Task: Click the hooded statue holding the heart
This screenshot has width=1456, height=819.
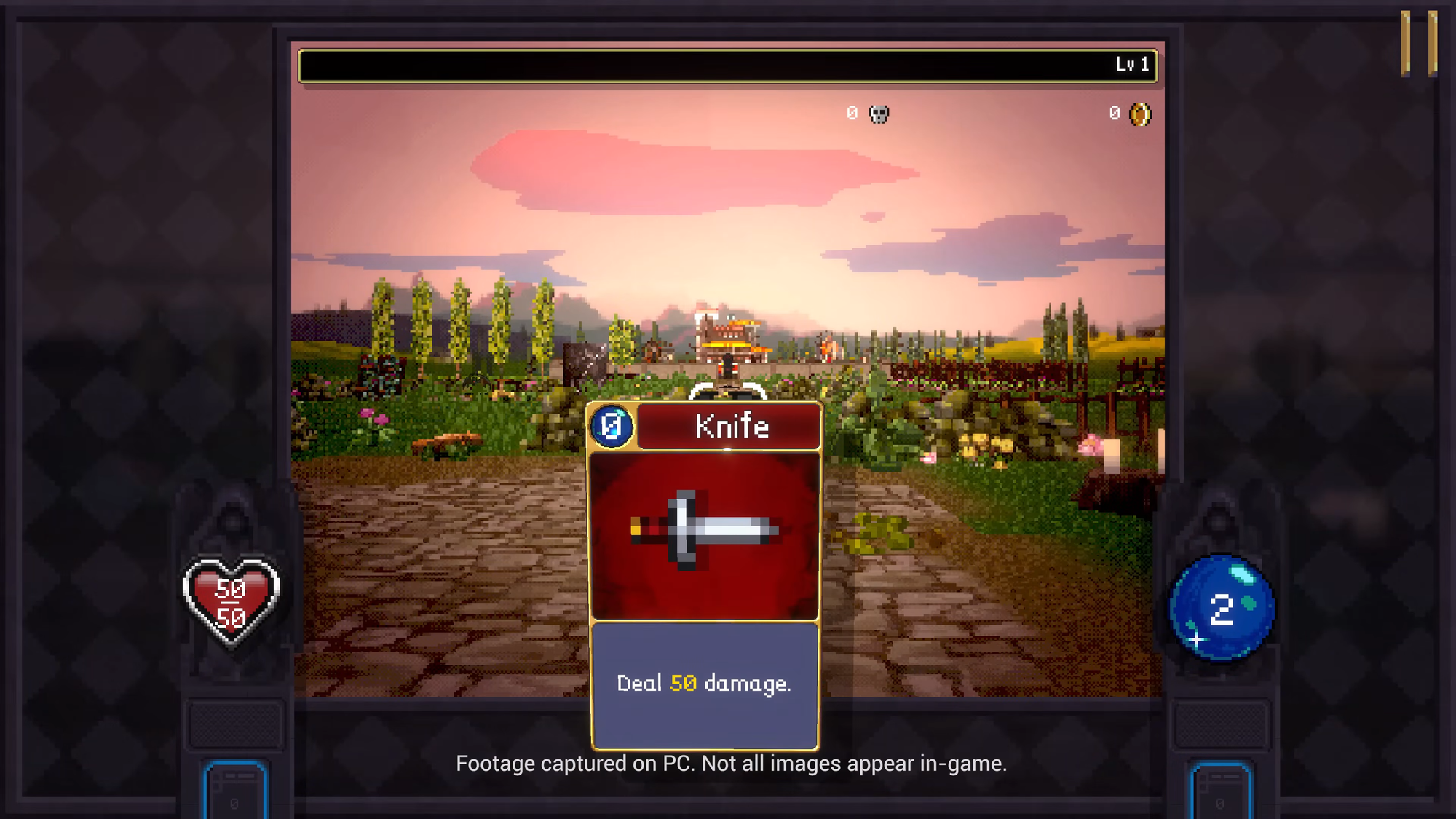Action: 233,524
